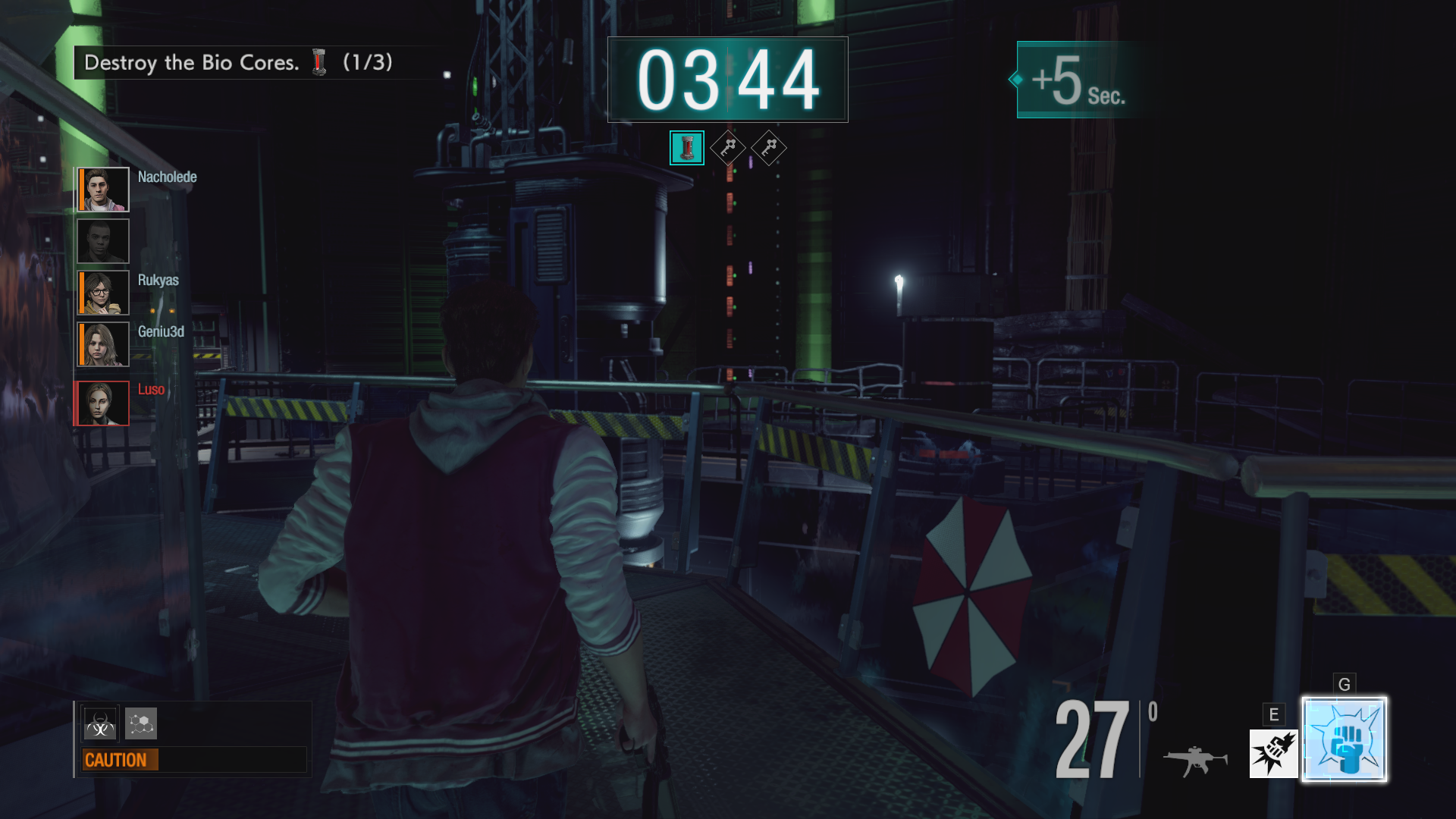This screenshot has width=1456, height=819.
Task: Click the biohazard infection status icon
Action: 100,724
